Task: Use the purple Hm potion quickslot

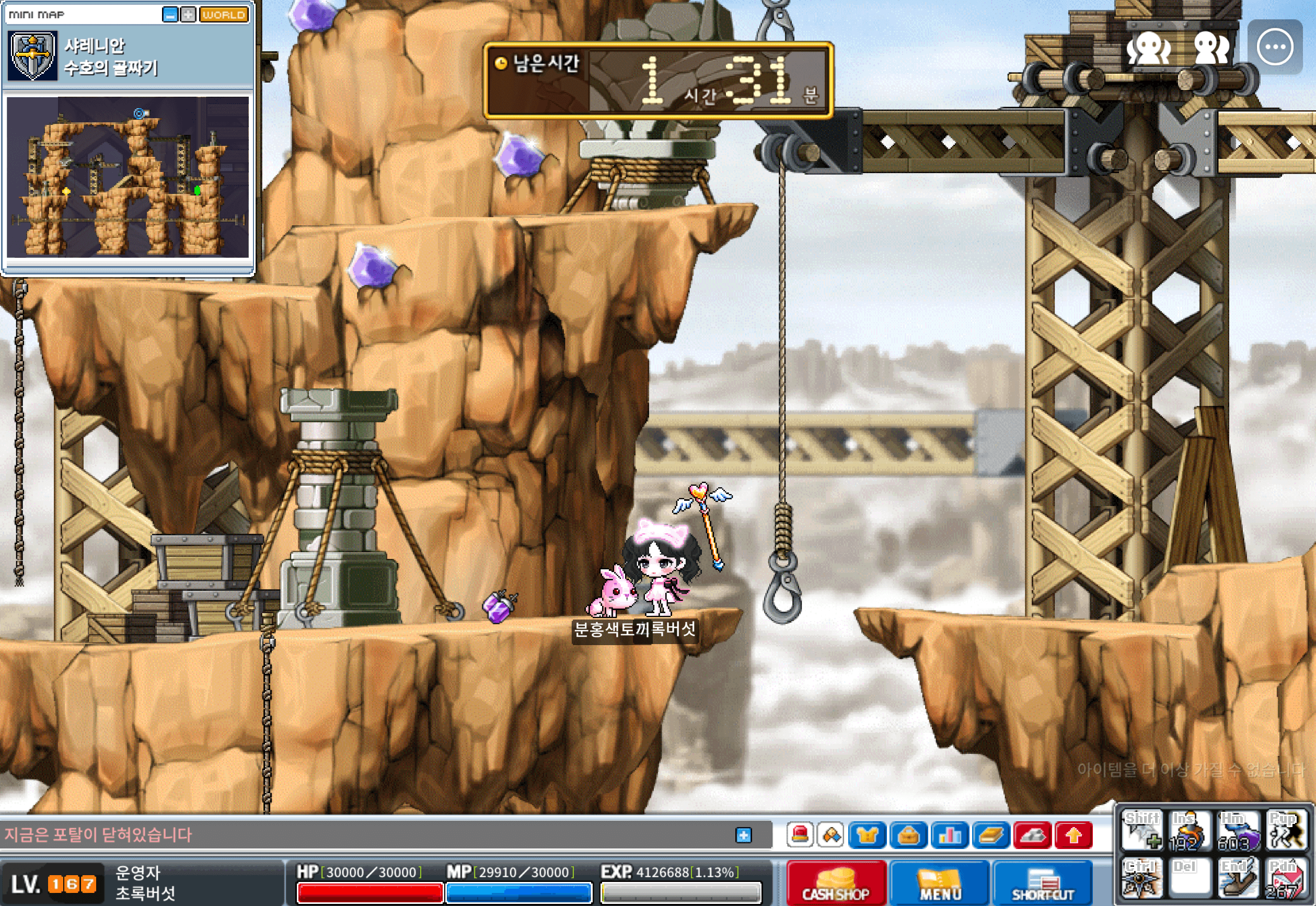Action: pos(1238,831)
